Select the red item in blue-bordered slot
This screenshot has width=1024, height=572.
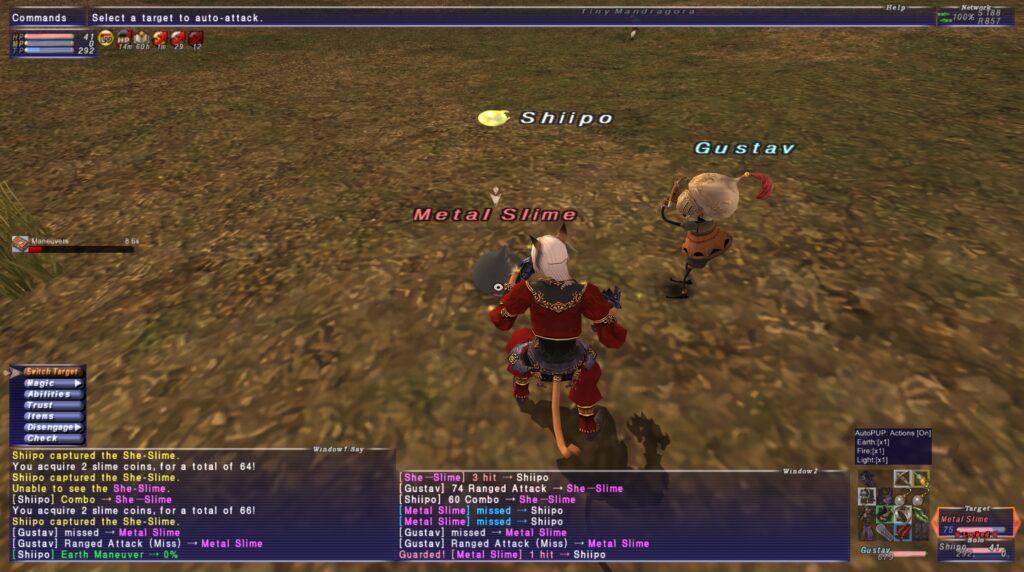pyautogui.click(x=902, y=532)
